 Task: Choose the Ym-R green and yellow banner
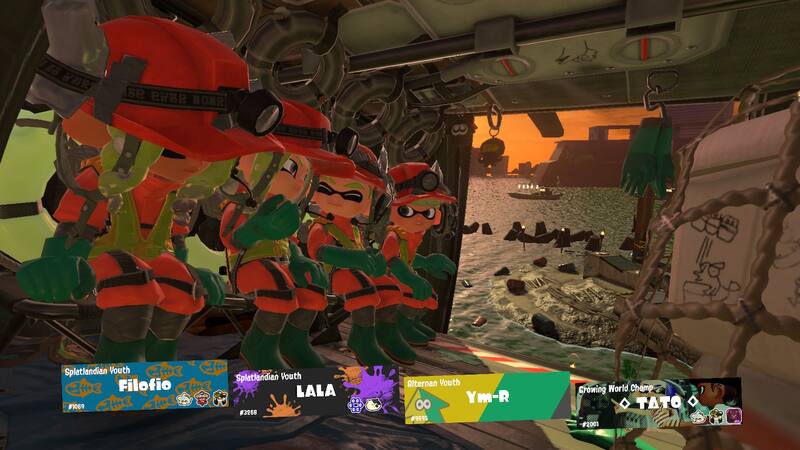tap(486, 397)
